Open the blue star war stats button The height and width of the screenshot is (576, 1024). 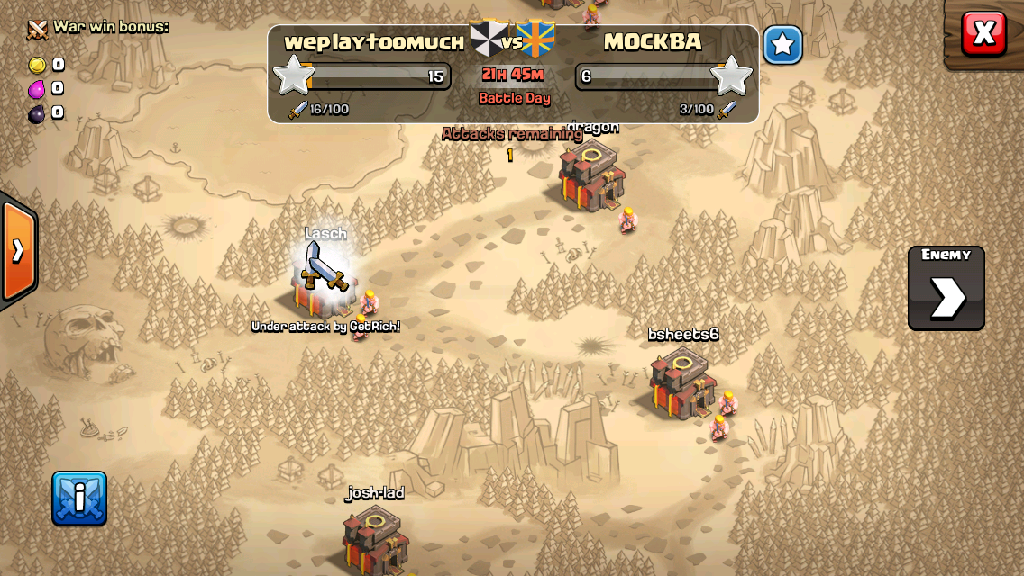(783, 45)
